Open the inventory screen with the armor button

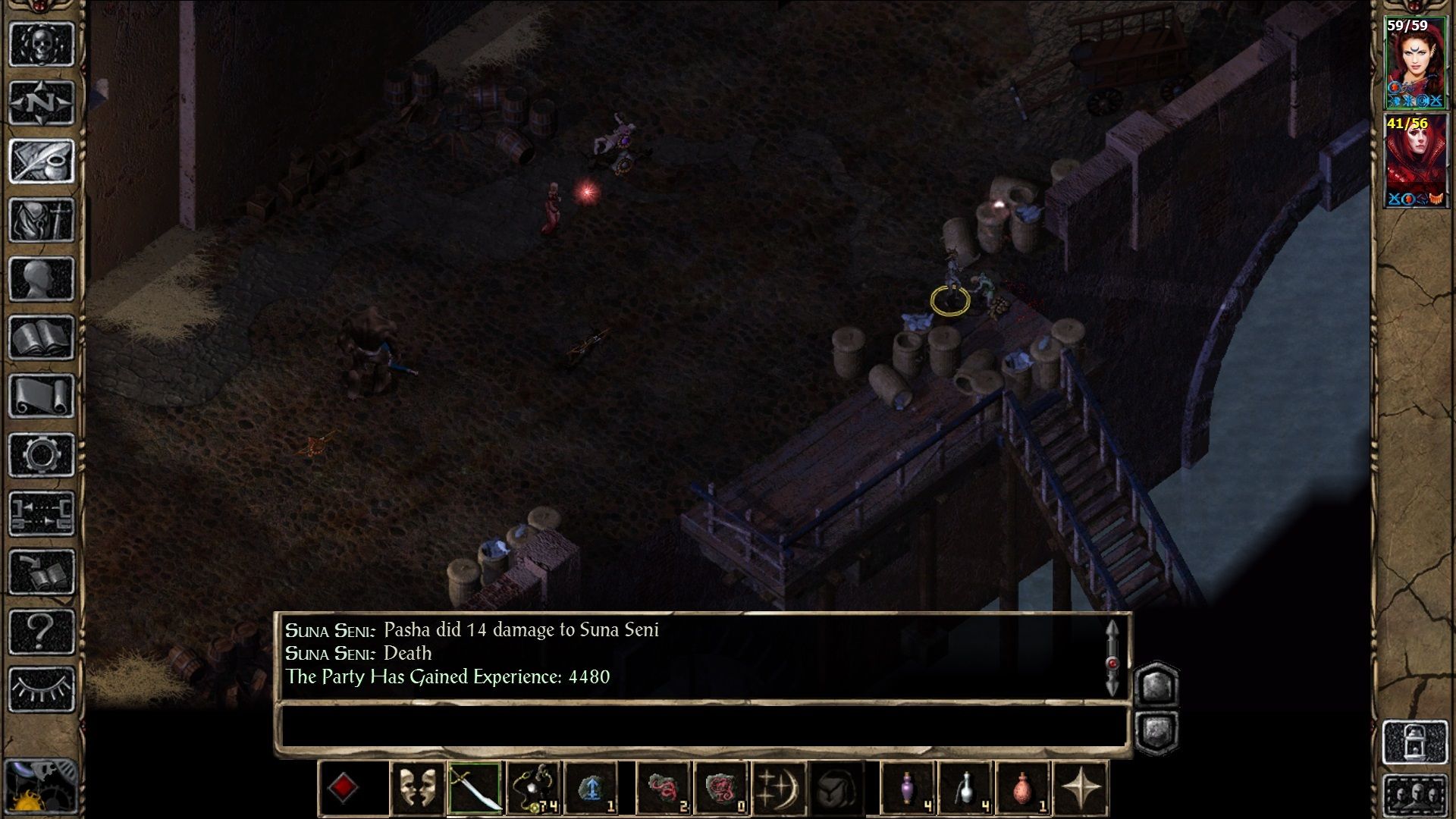coord(42,220)
